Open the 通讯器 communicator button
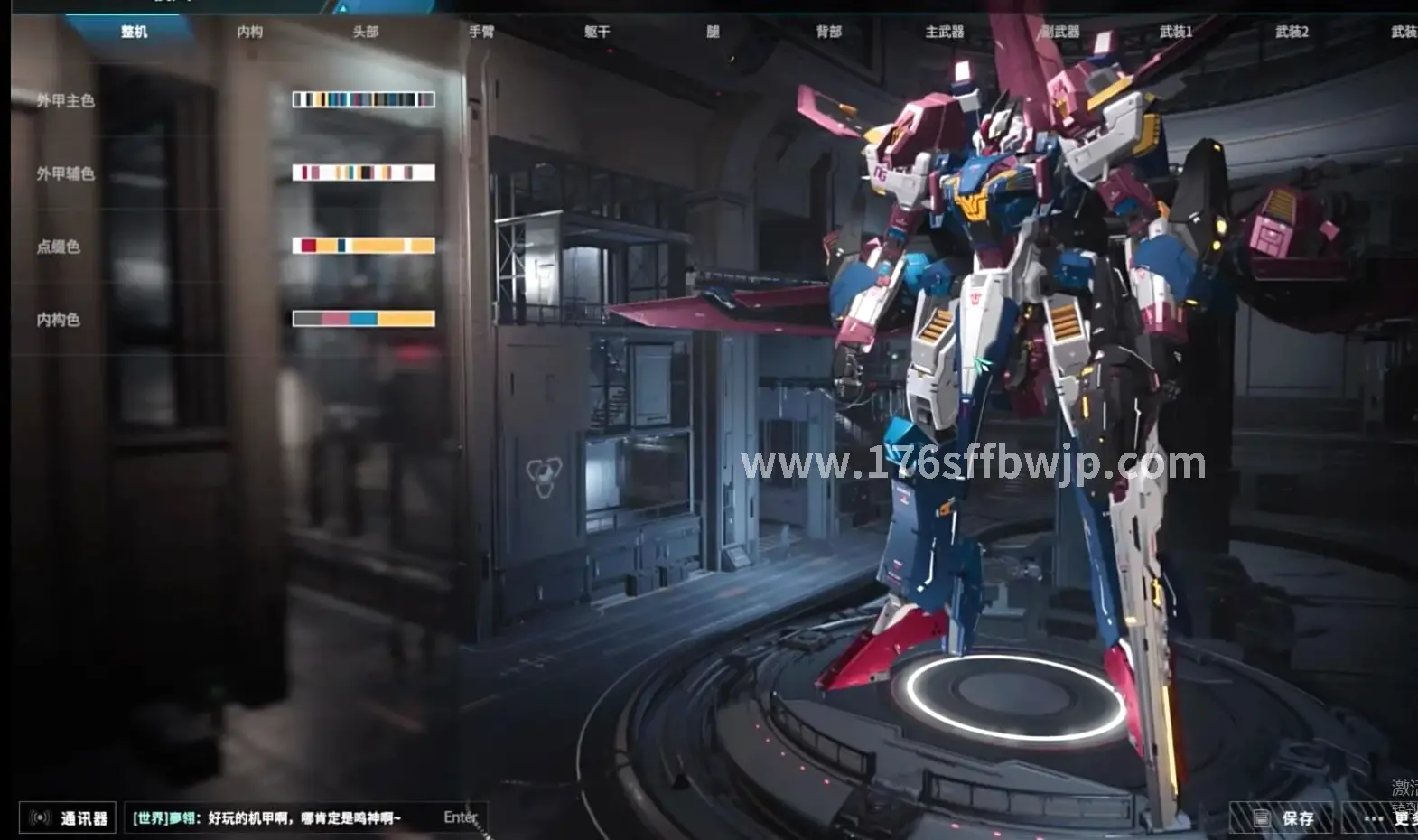The height and width of the screenshot is (840, 1418). 69,818
